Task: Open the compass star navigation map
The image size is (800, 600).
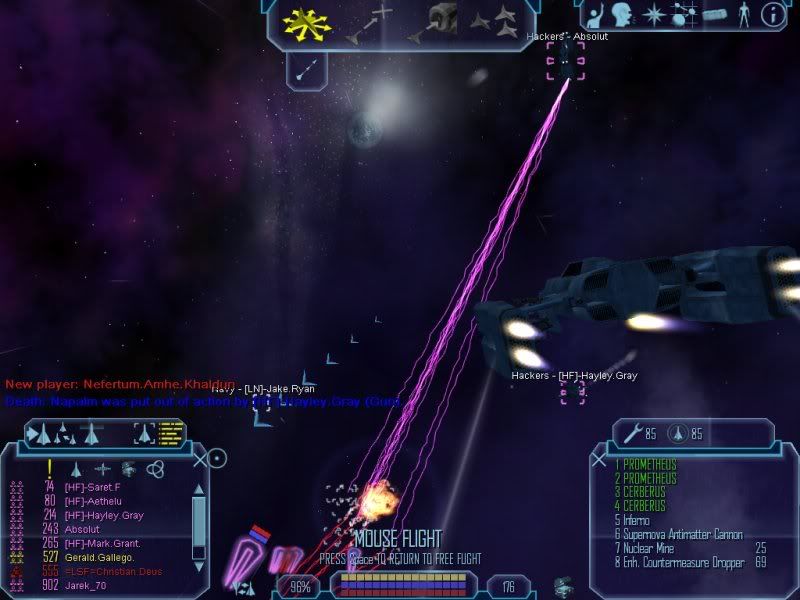Action: click(653, 15)
